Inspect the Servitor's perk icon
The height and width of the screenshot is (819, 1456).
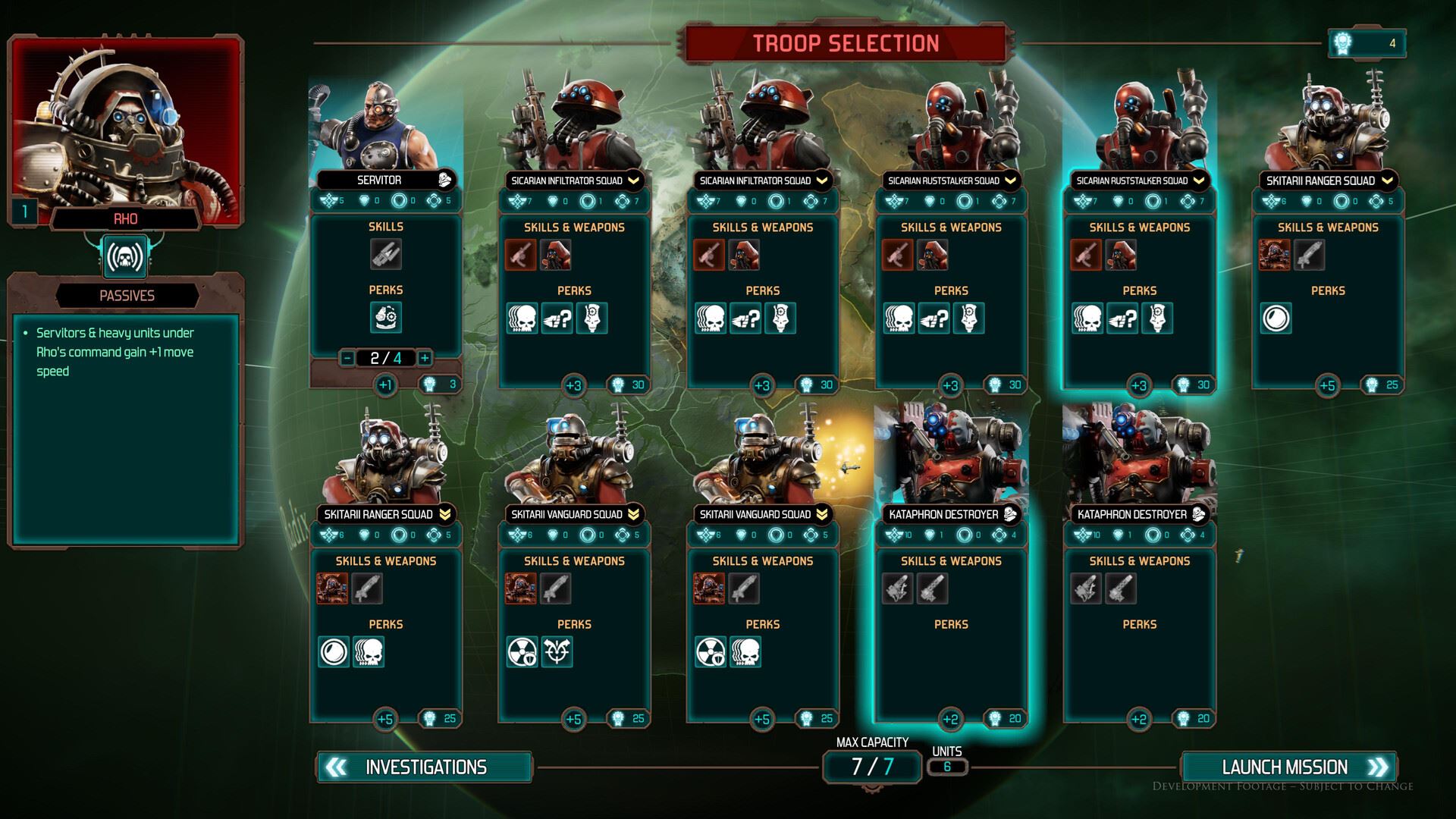click(386, 317)
